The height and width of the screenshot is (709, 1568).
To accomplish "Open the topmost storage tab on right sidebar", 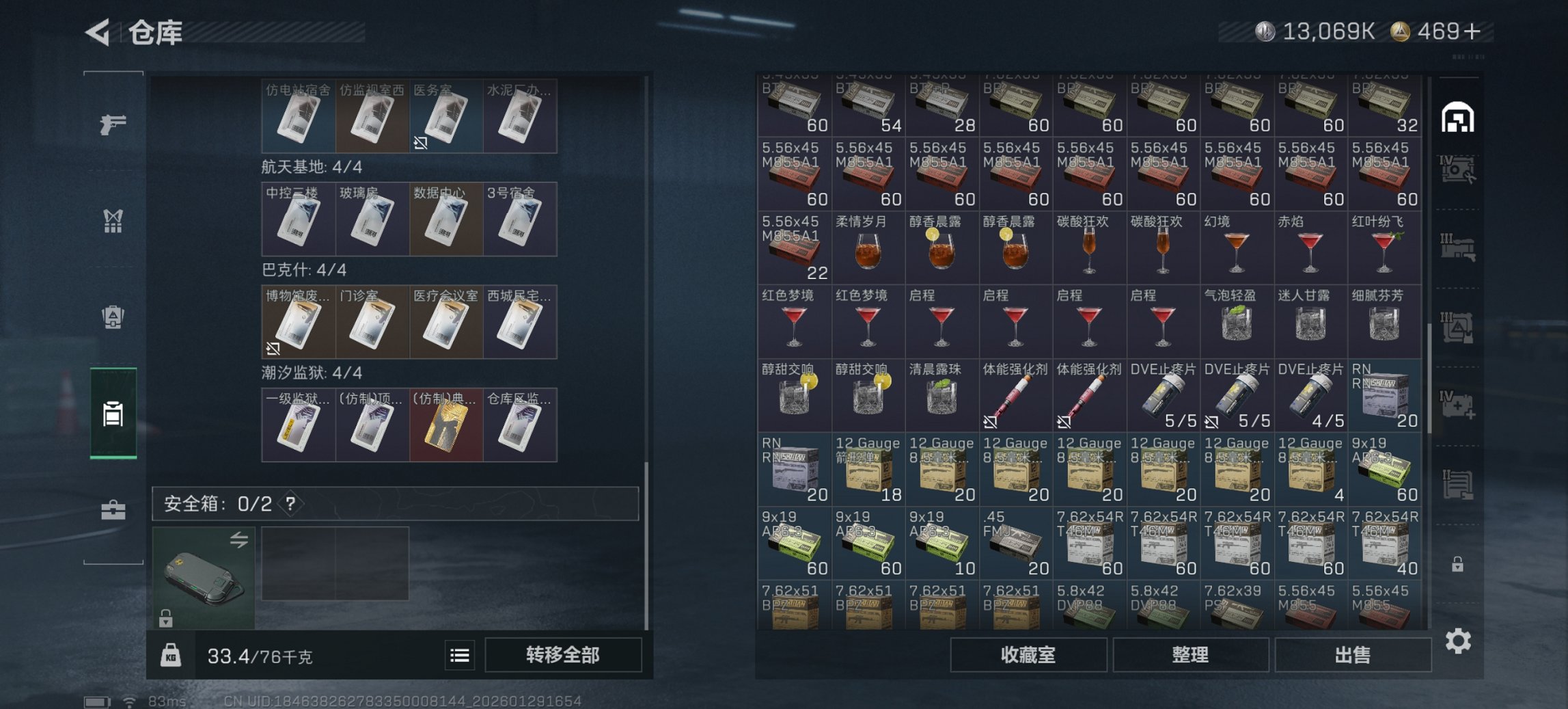I will (1459, 116).
